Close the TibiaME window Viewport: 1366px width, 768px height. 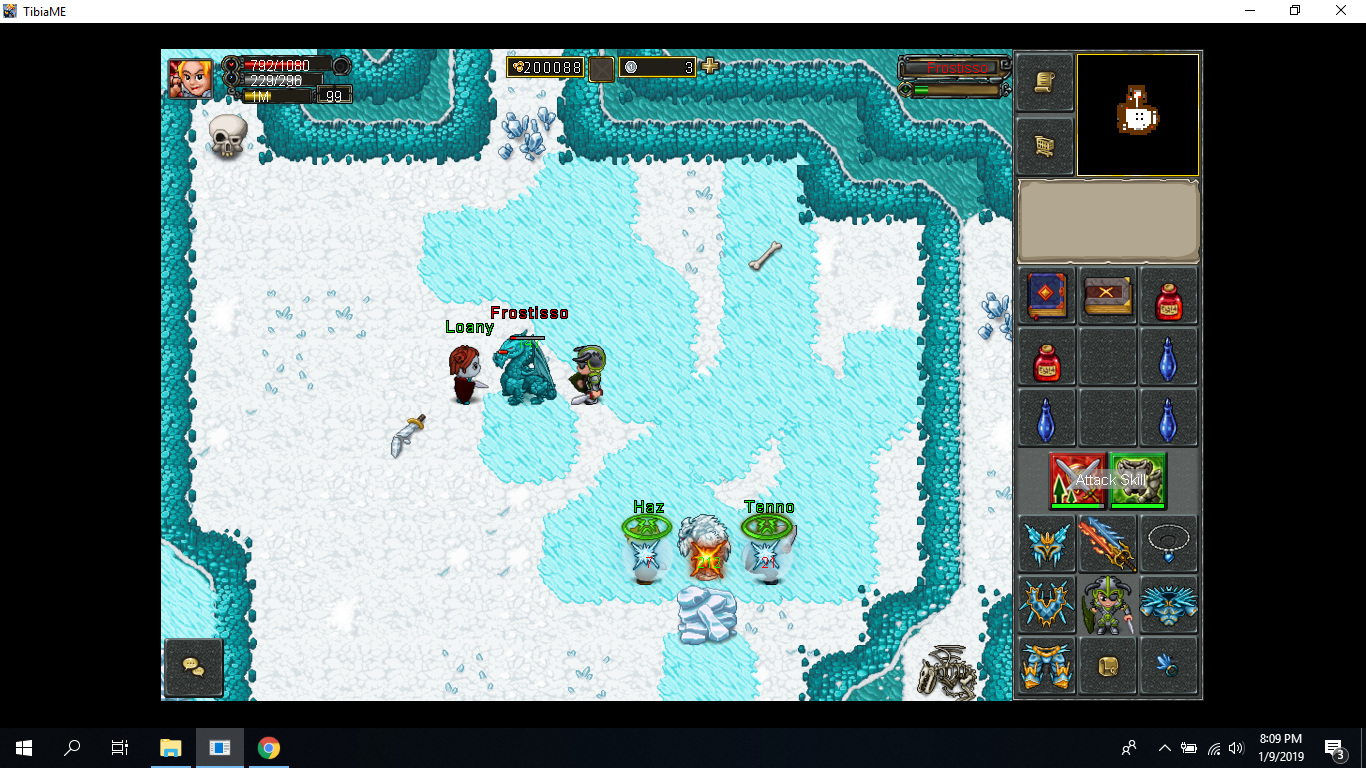tap(1342, 11)
